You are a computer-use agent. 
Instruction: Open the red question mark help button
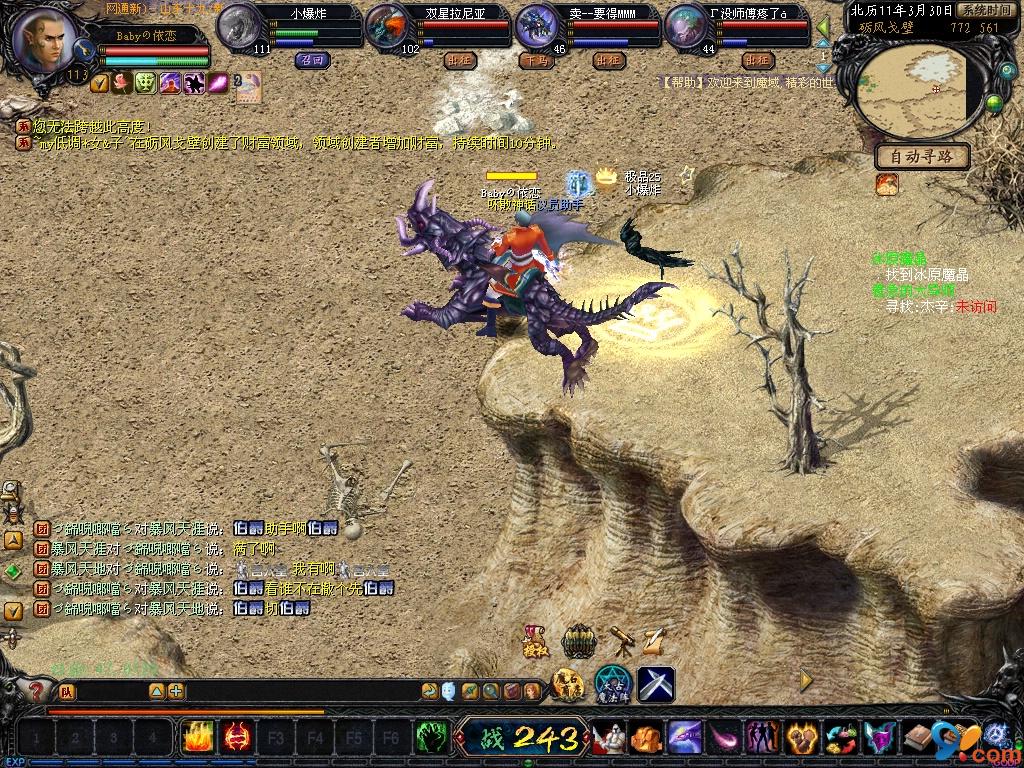click(x=36, y=690)
